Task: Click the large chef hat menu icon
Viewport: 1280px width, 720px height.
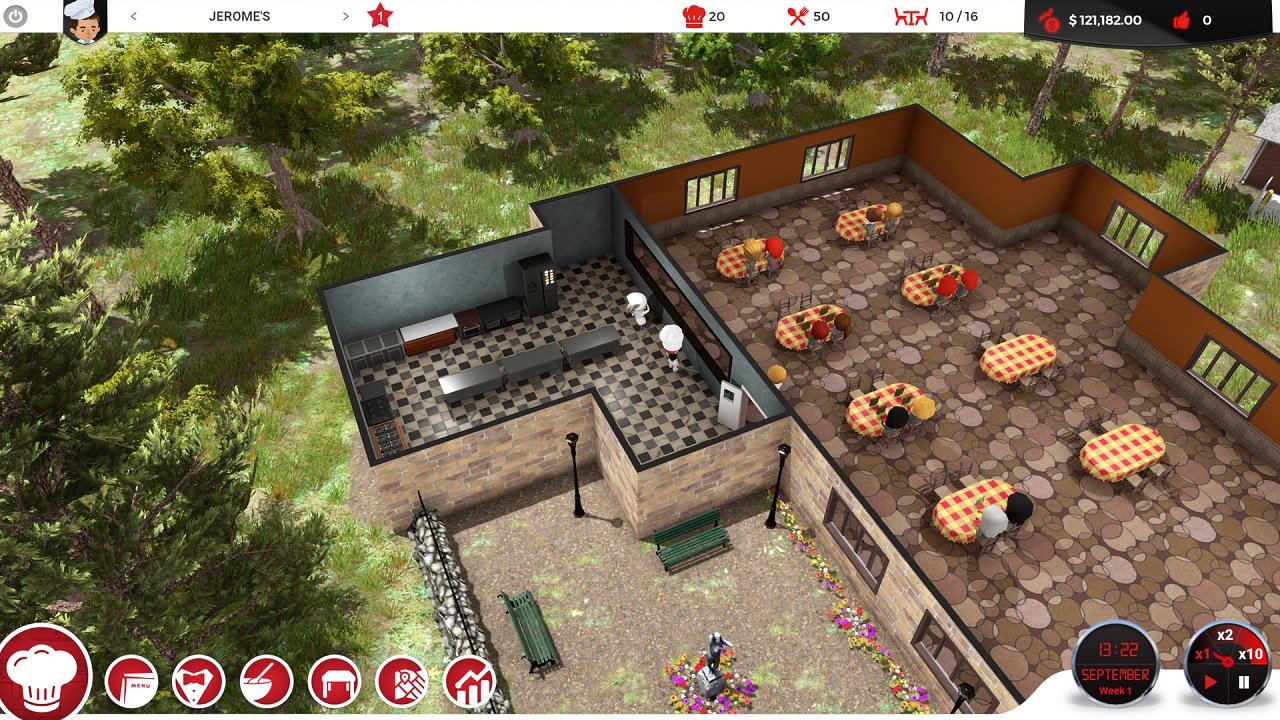Action: pos(45,675)
